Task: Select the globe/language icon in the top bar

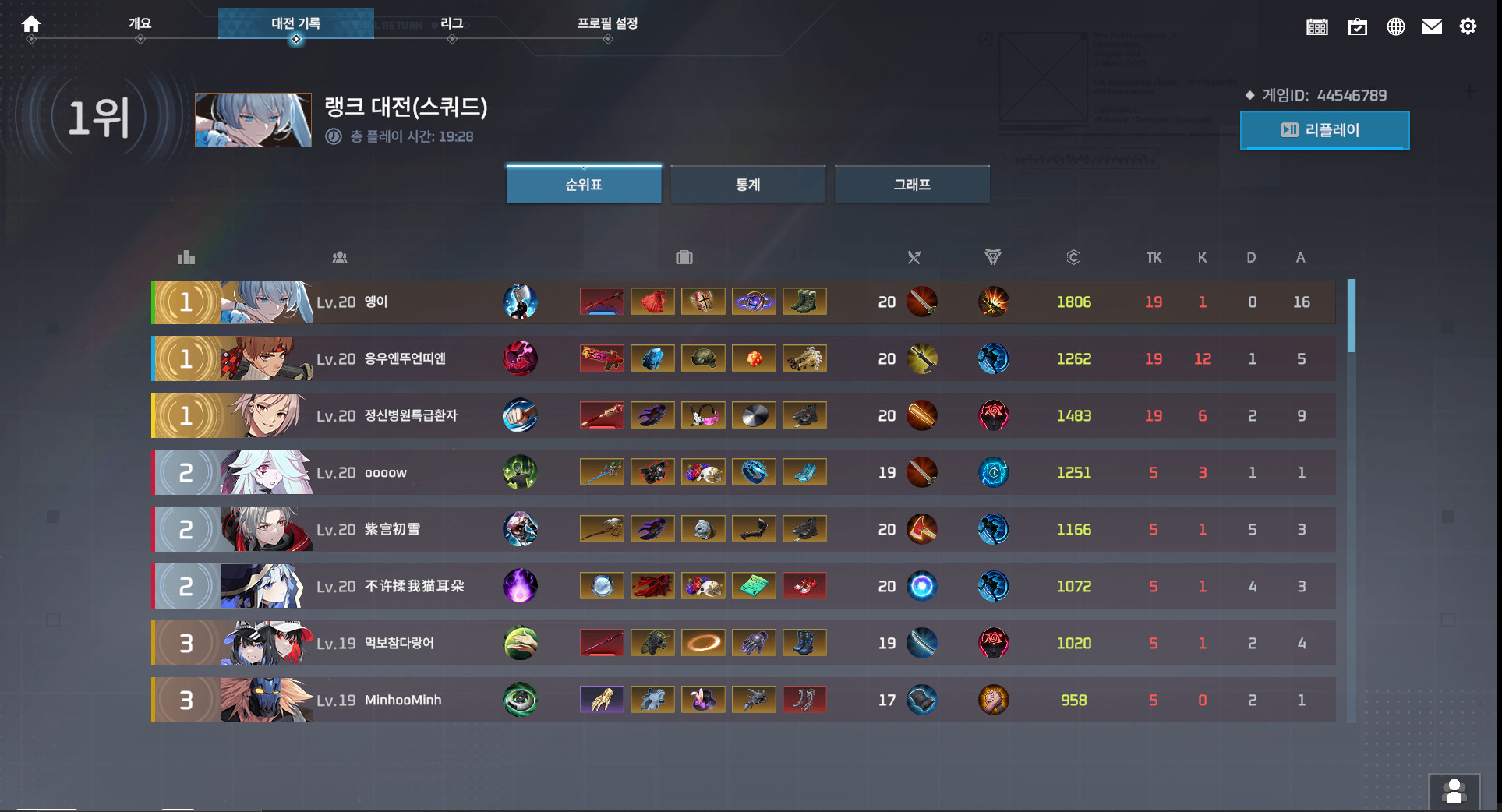Action: (1396, 26)
